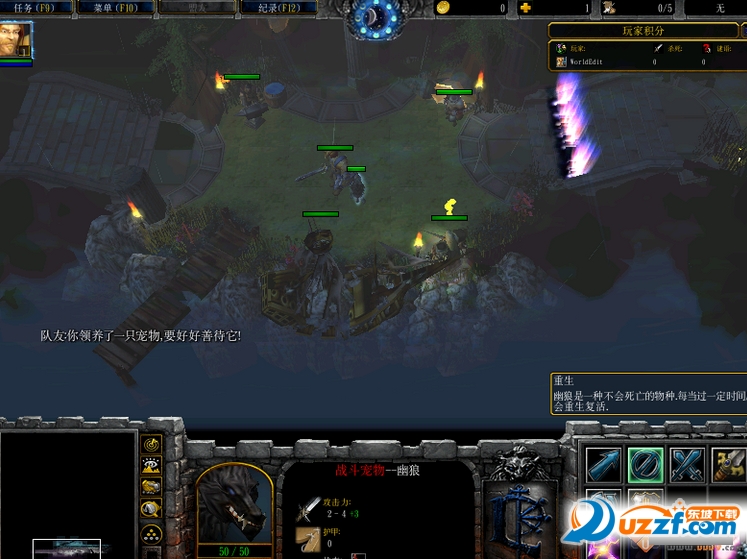This screenshot has height=559, width=747.
Task: Click the sword hilt command icon
Action: point(730,465)
